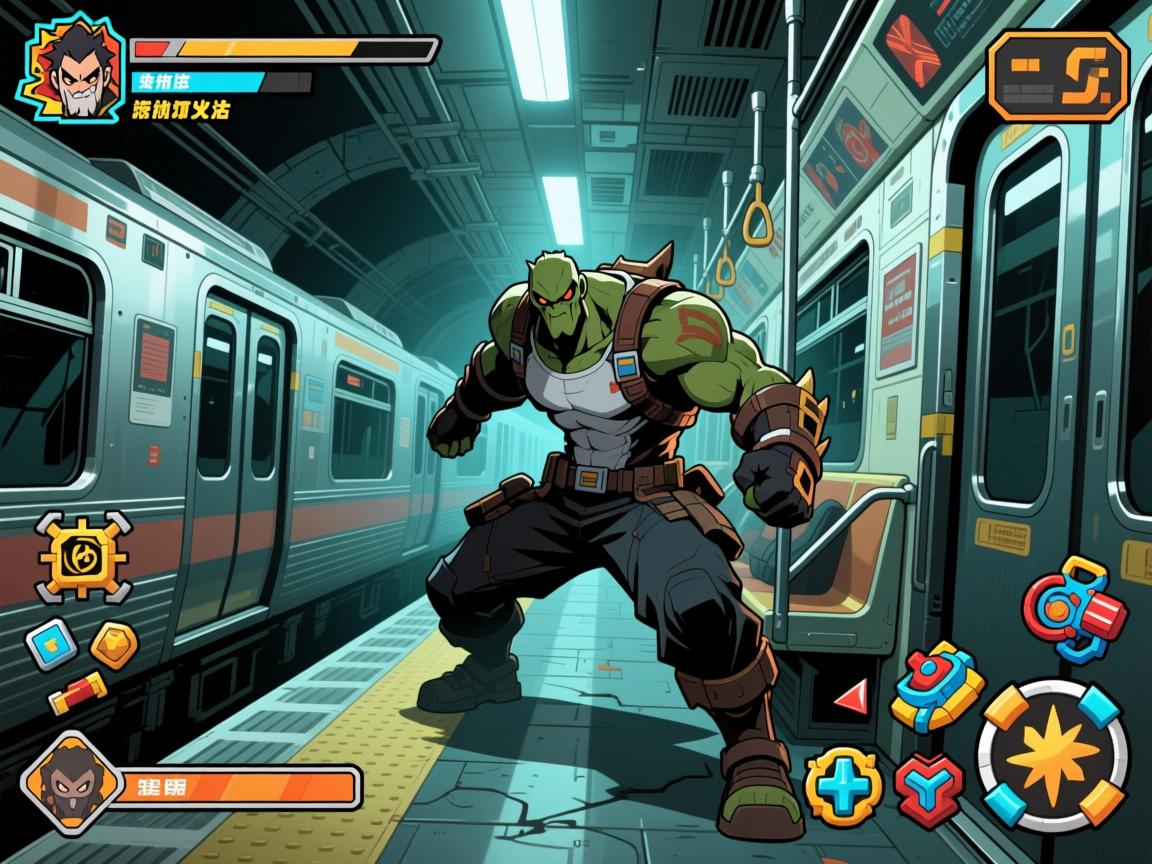Screen dimensions: 1152x864
Task: Activate the yellow gear emblem icon
Action: click(83, 556)
